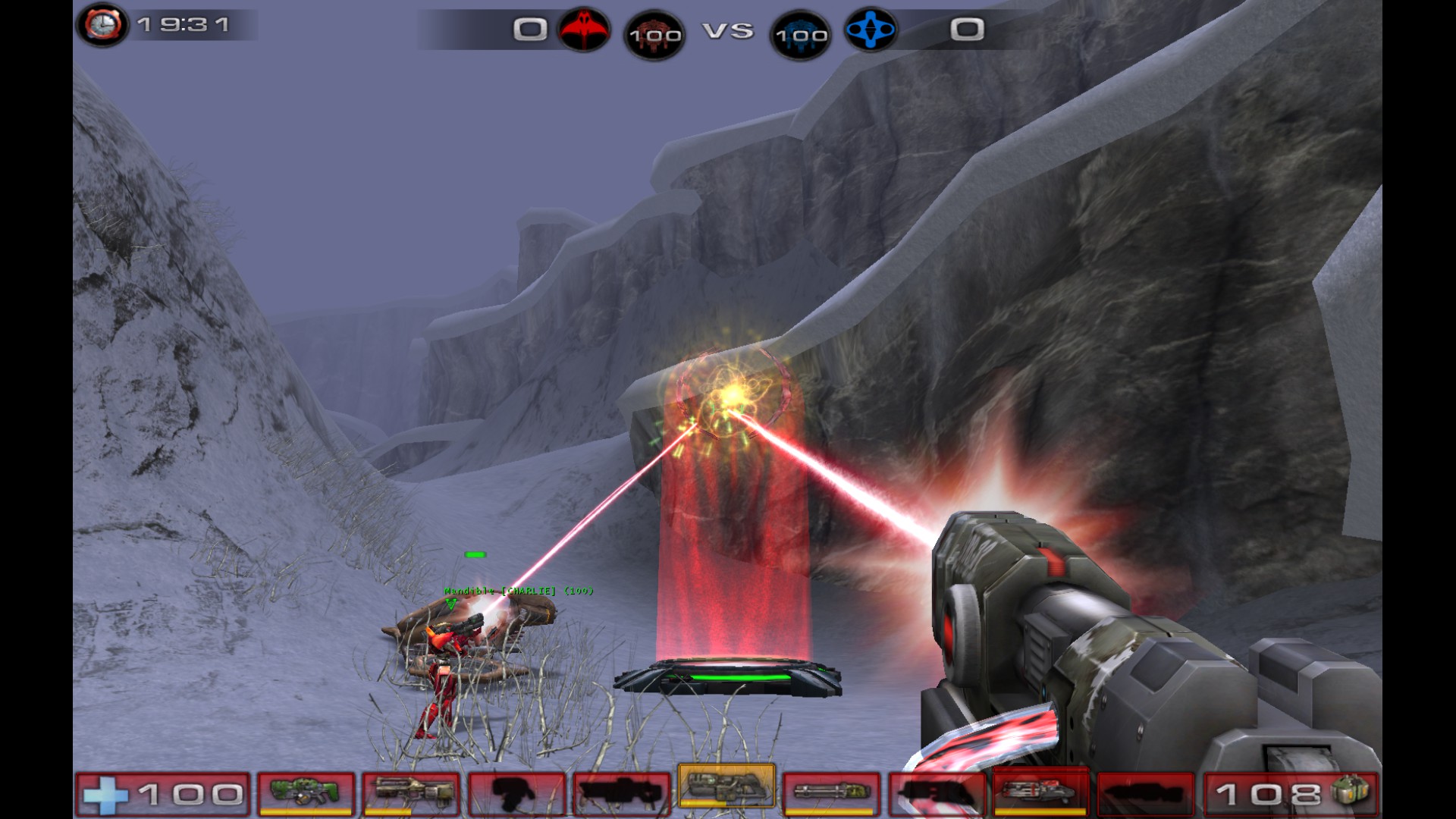
Task: Switch to the Assault Rifle slot
Action: click(x=411, y=793)
